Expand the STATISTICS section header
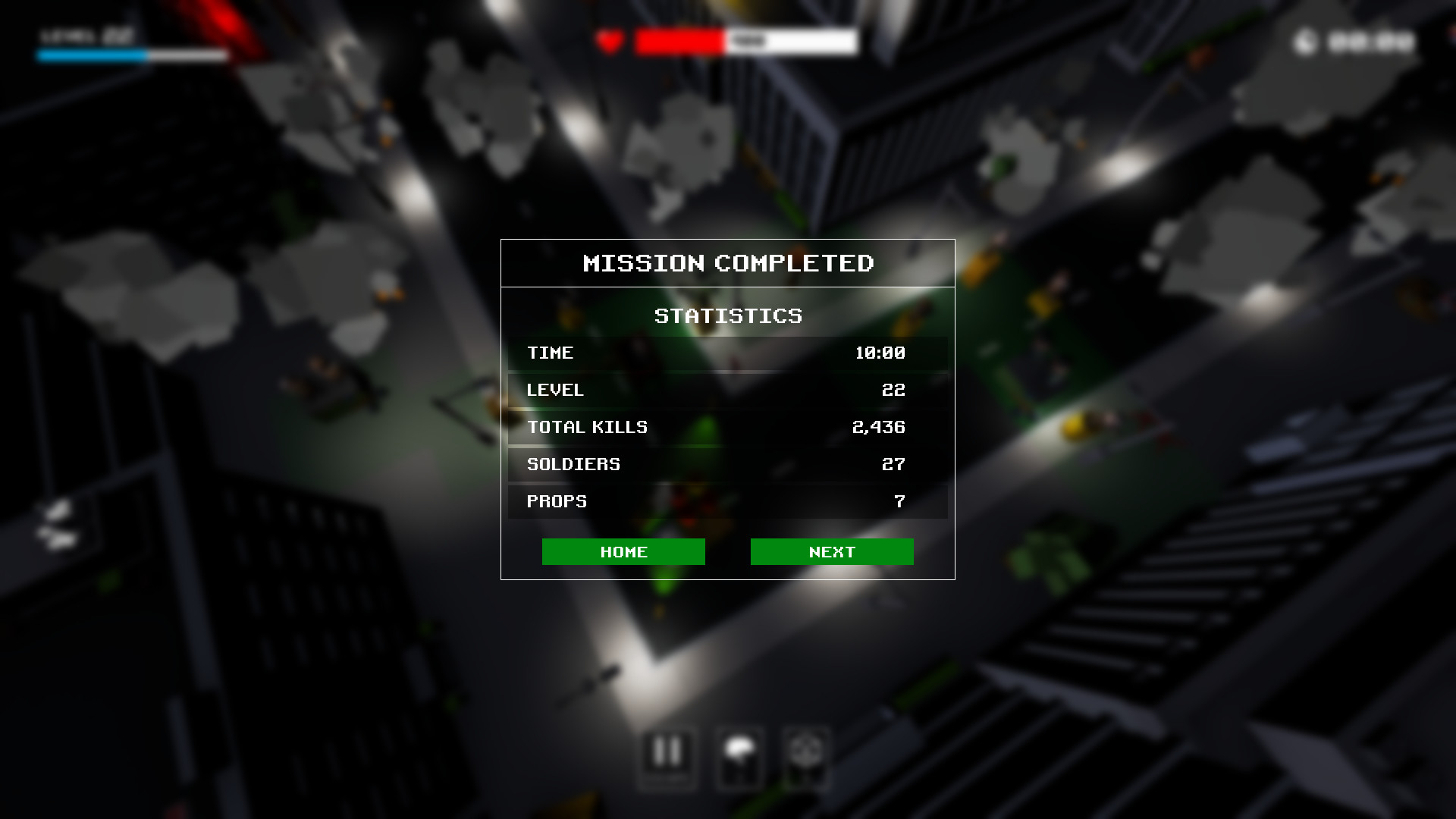Image resolution: width=1456 pixels, height=819 pixels. 728,316
